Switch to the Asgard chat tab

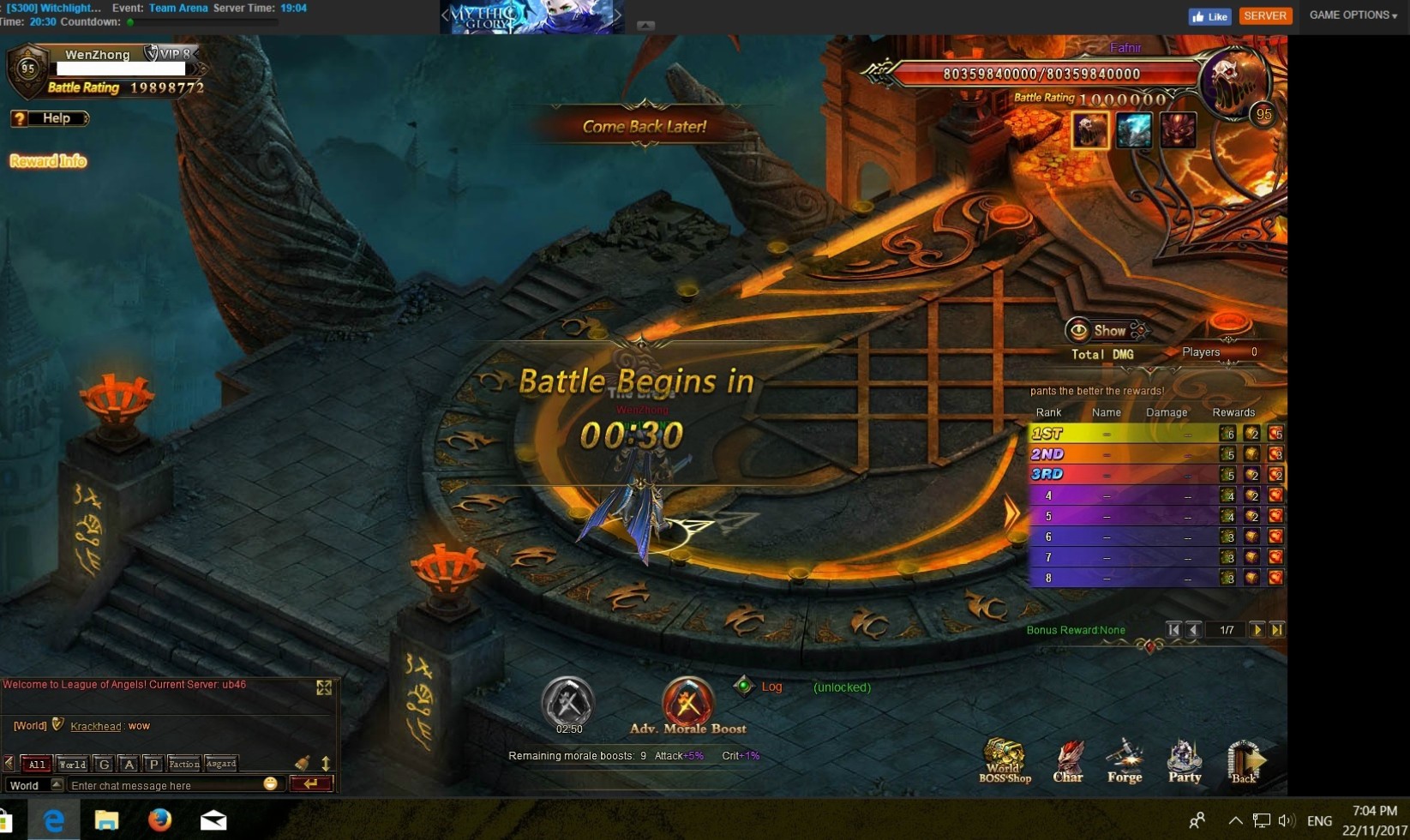point(221,764)
